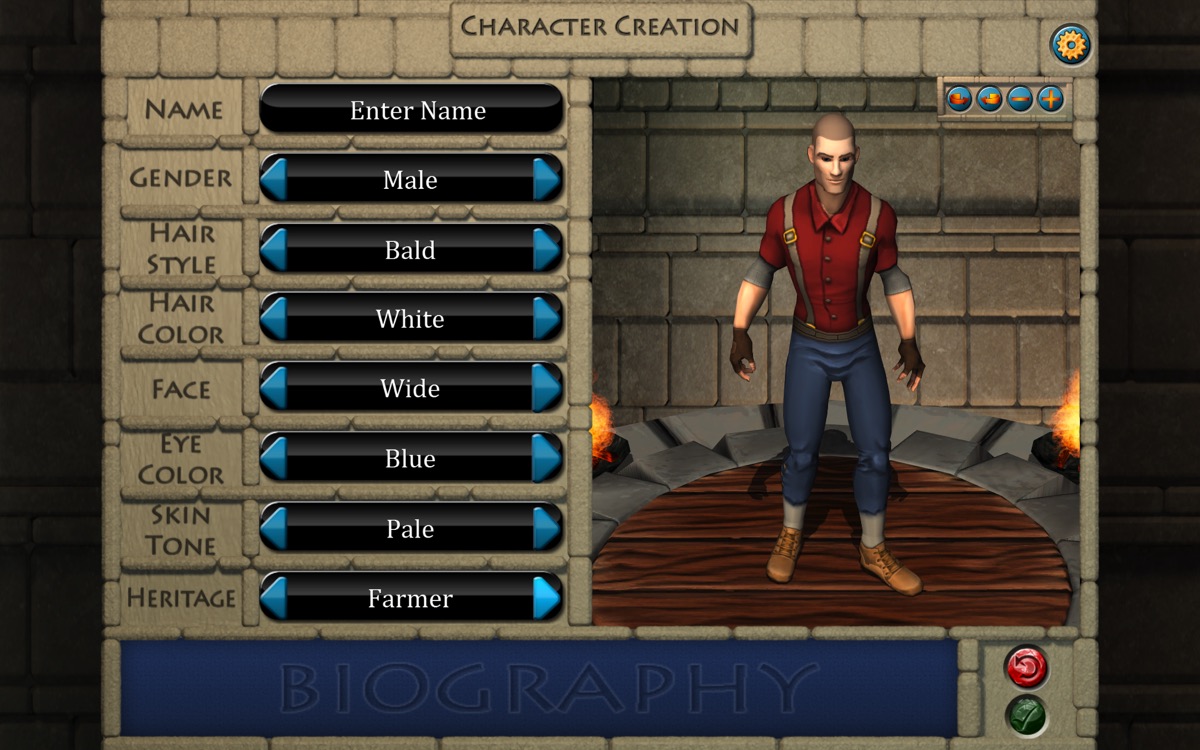Cycle Eye Color back from Blue
Viewport: 1200px width, 750px height.
point(275,458)
